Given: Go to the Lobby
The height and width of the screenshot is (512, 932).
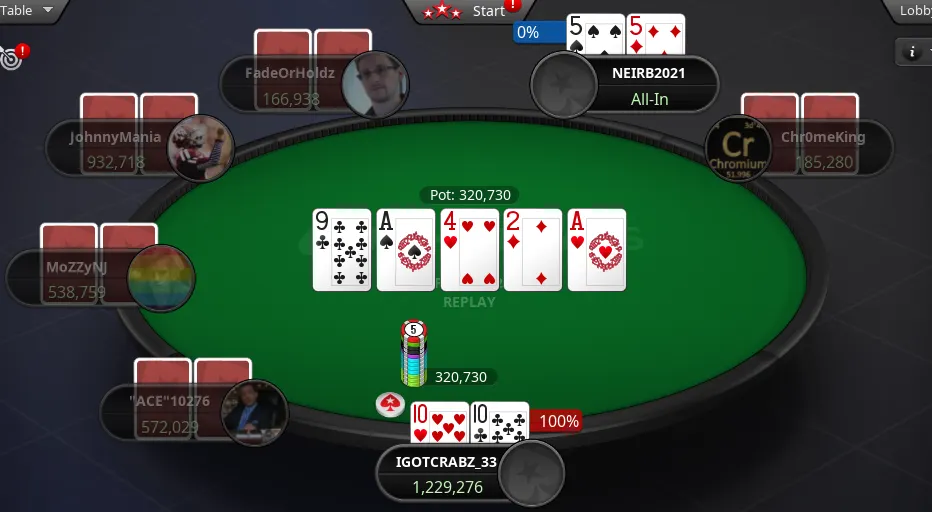Looking at the screenshot, I should pyautogui.click(x=914, y=11).
